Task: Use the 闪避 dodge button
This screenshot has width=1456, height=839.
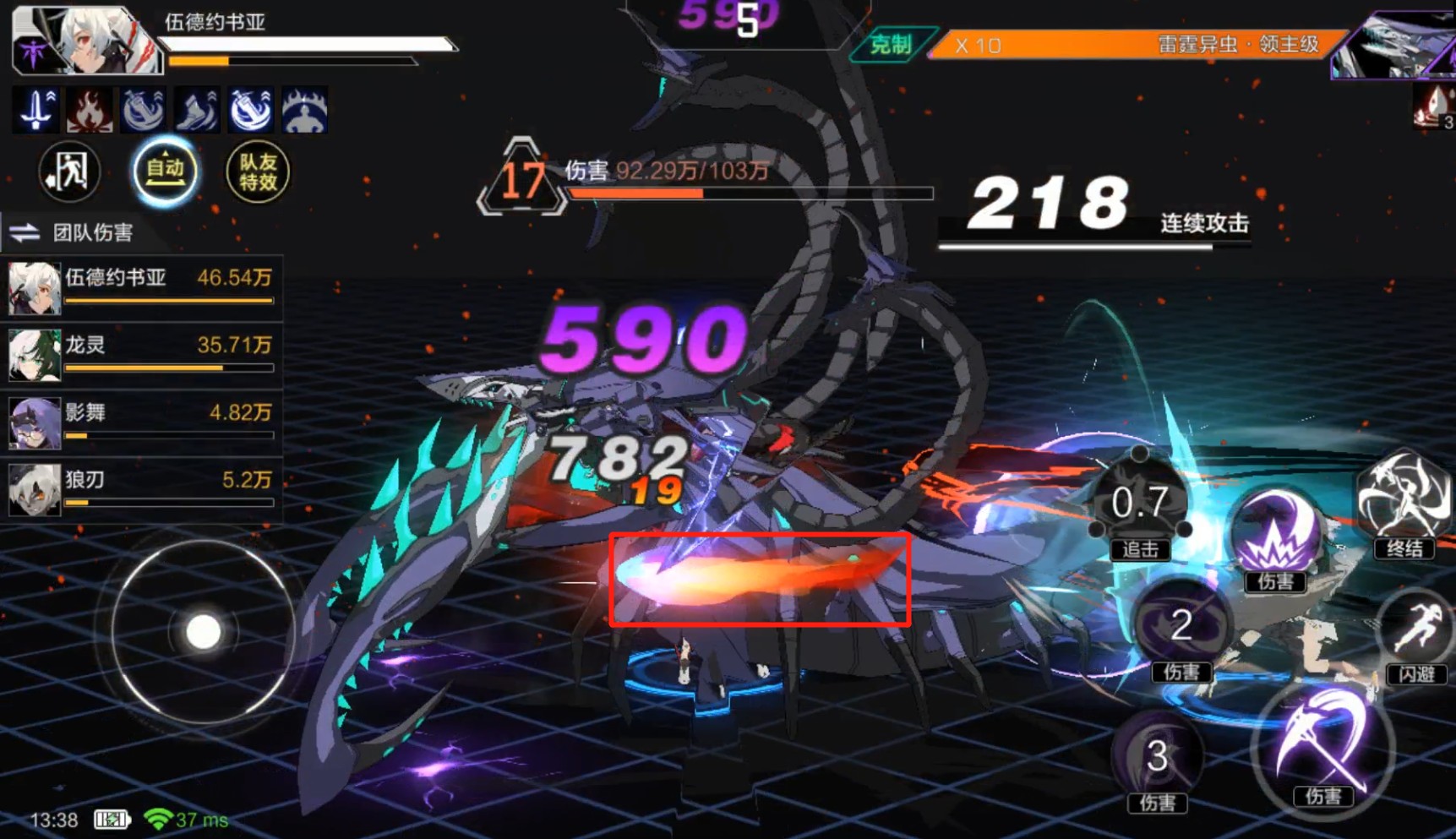Action: pyautogui.click(x=1416, y=634)
